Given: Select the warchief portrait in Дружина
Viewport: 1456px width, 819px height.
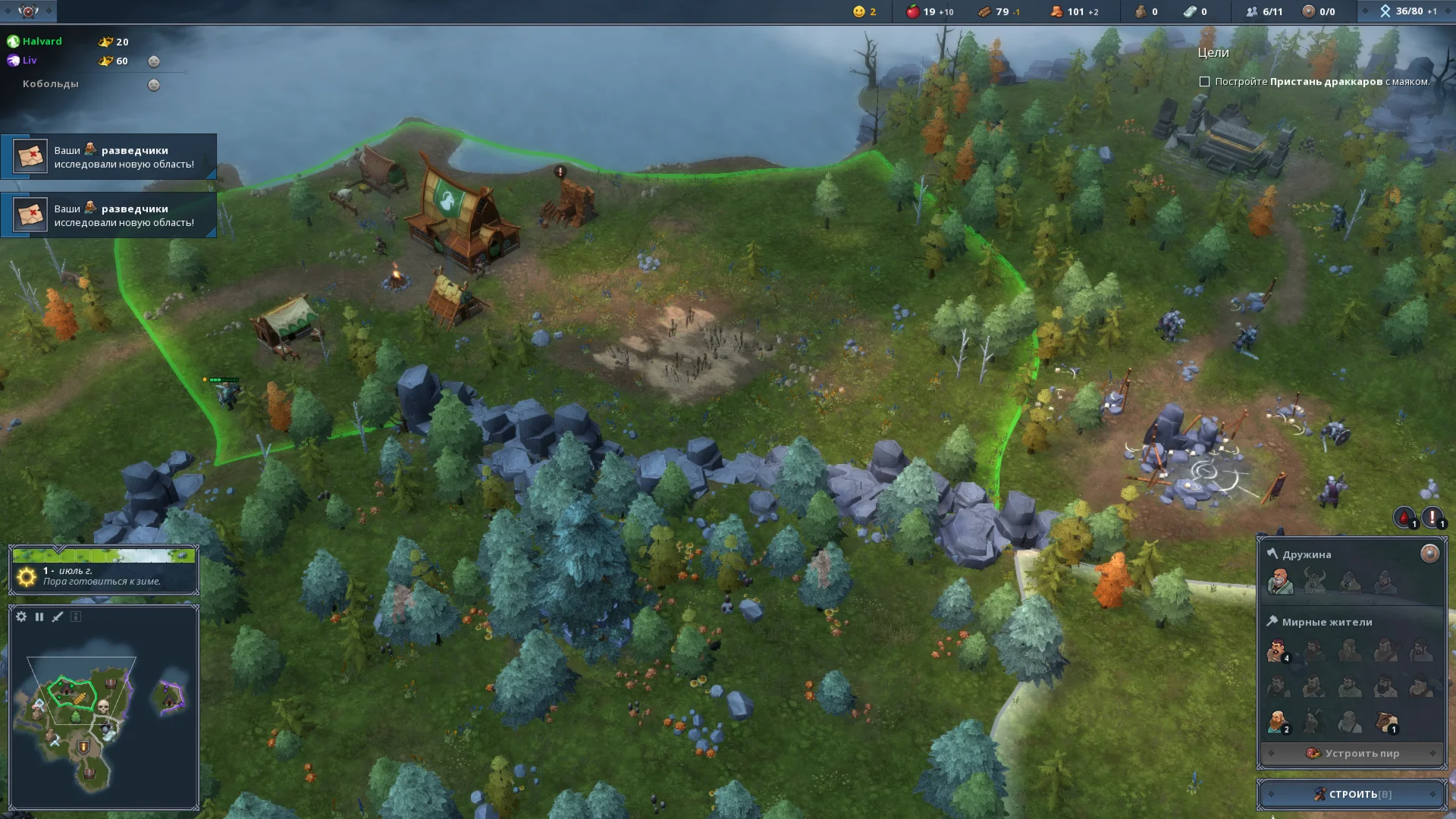Looking at the screenshot, I should click(1279, 582).
